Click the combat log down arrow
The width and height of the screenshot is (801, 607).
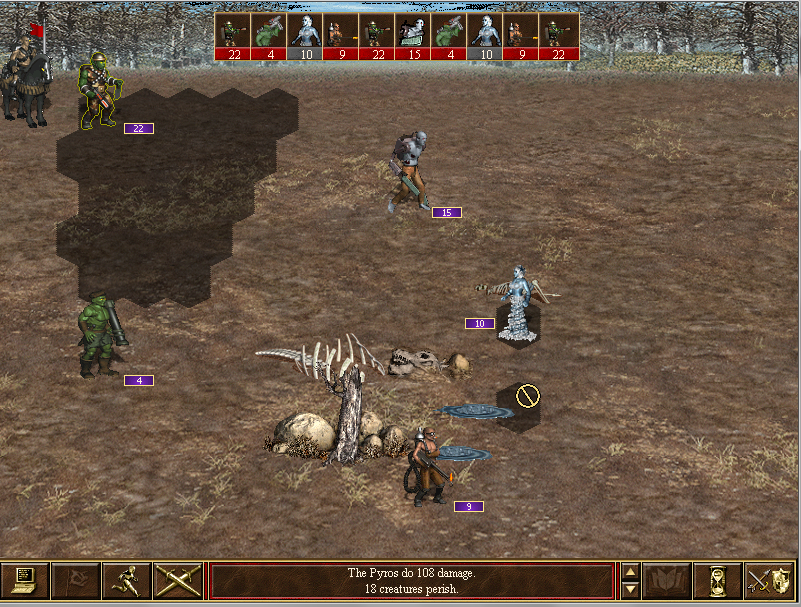click(x=630, y=590)
